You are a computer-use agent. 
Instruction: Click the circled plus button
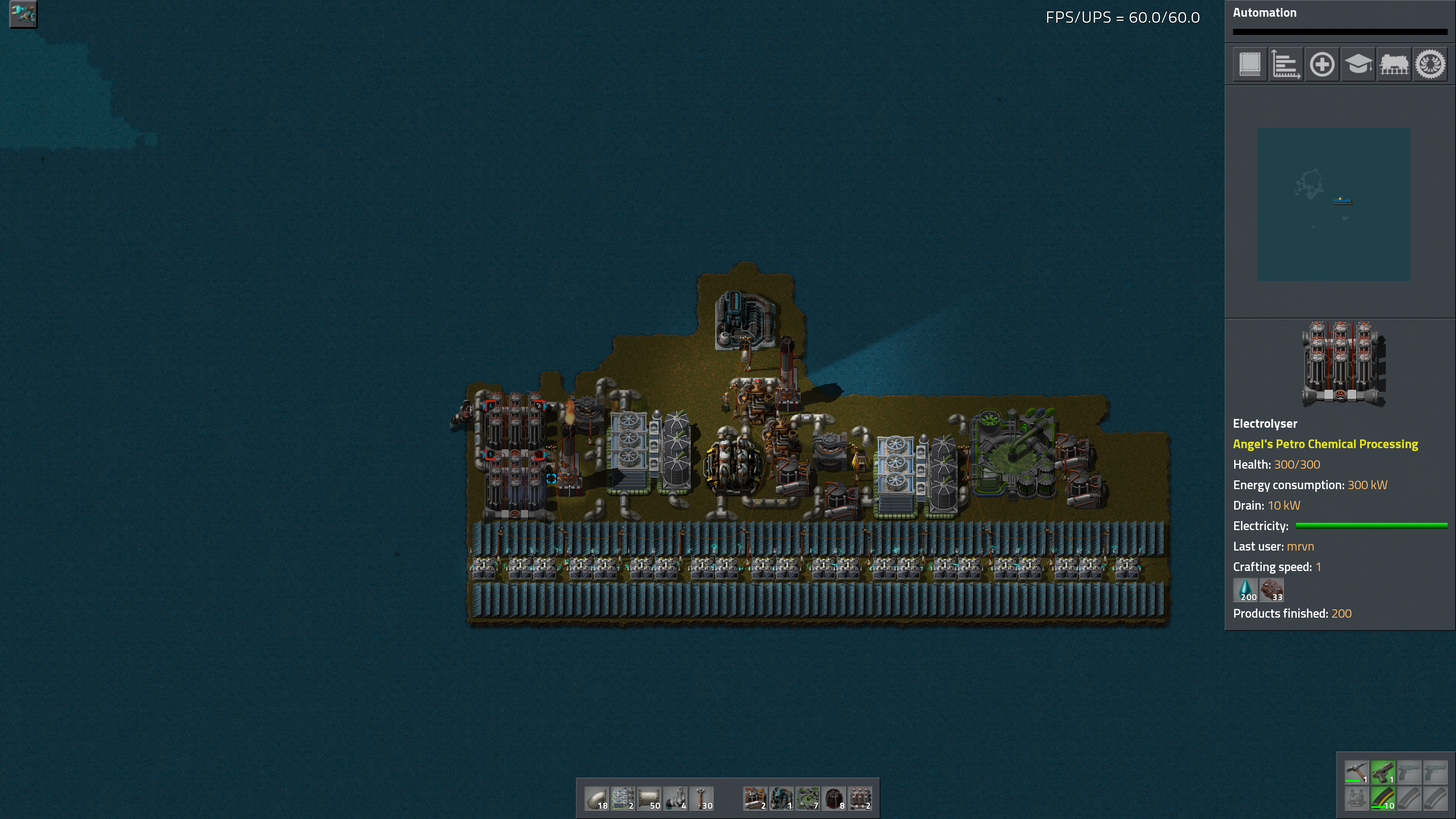(1322, 64)
